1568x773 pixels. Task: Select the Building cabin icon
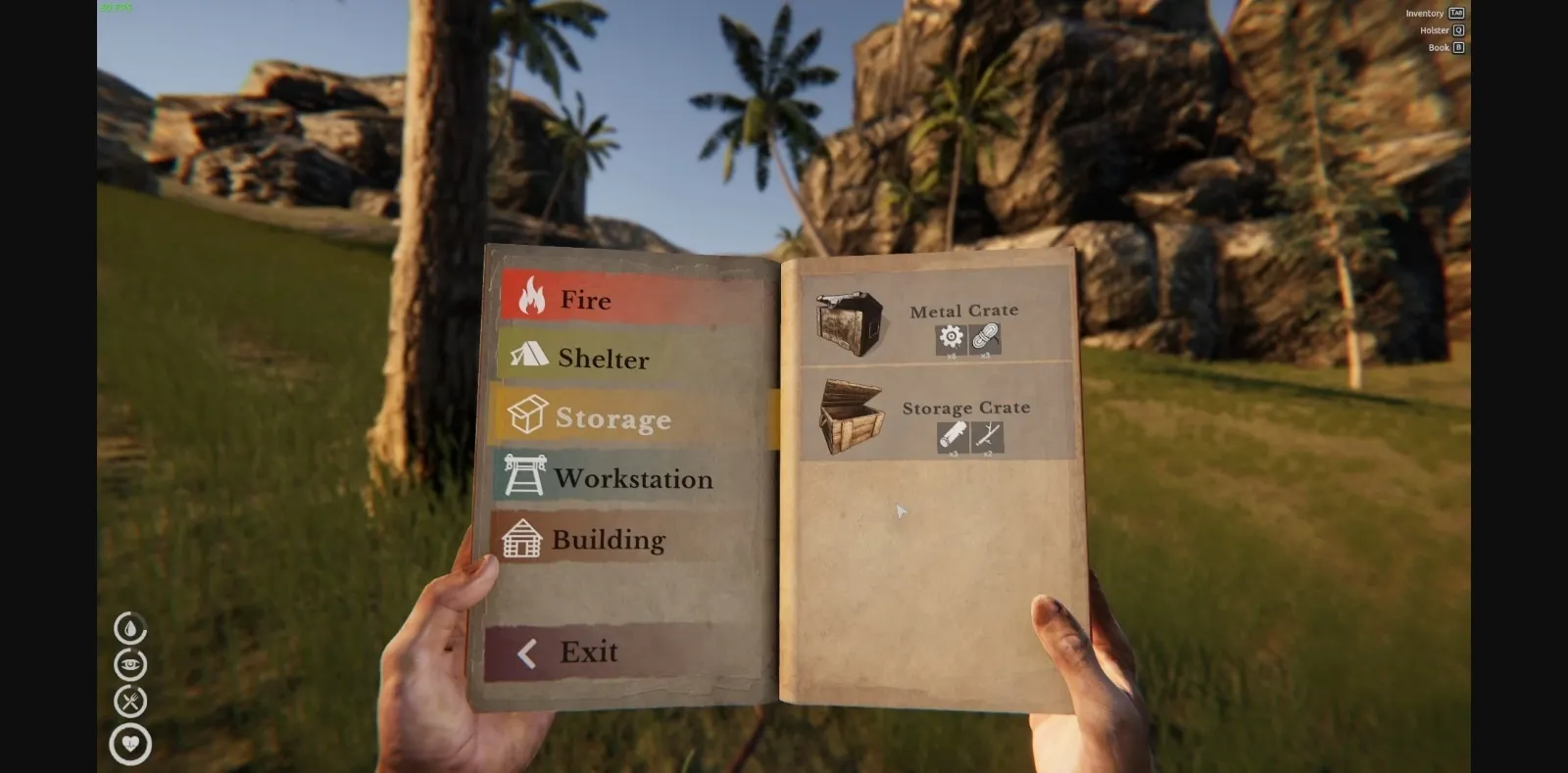523,540
